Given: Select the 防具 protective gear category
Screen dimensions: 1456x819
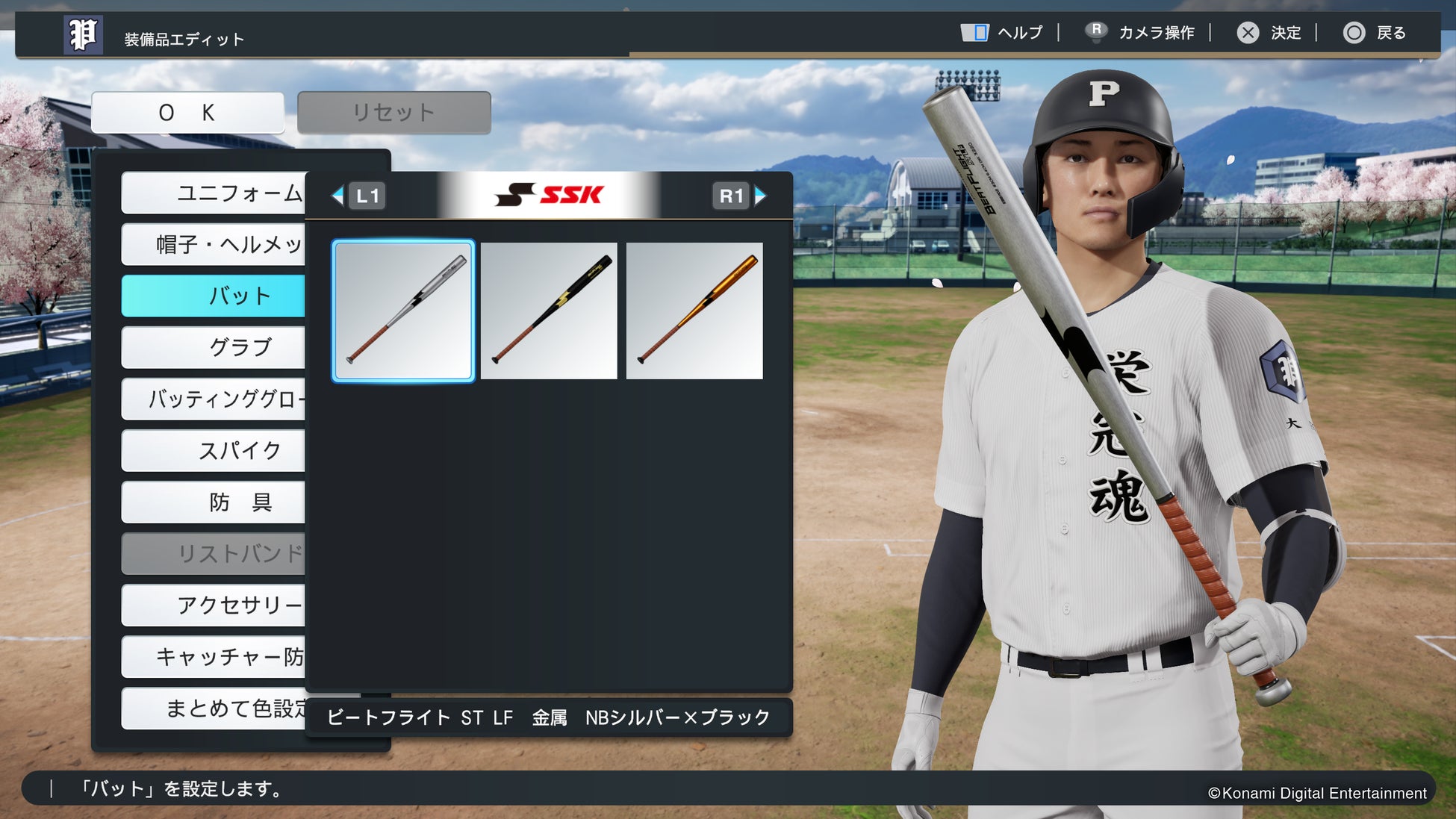Looking at the screenshot, I should pyautogui.click(x=214, y=502).
